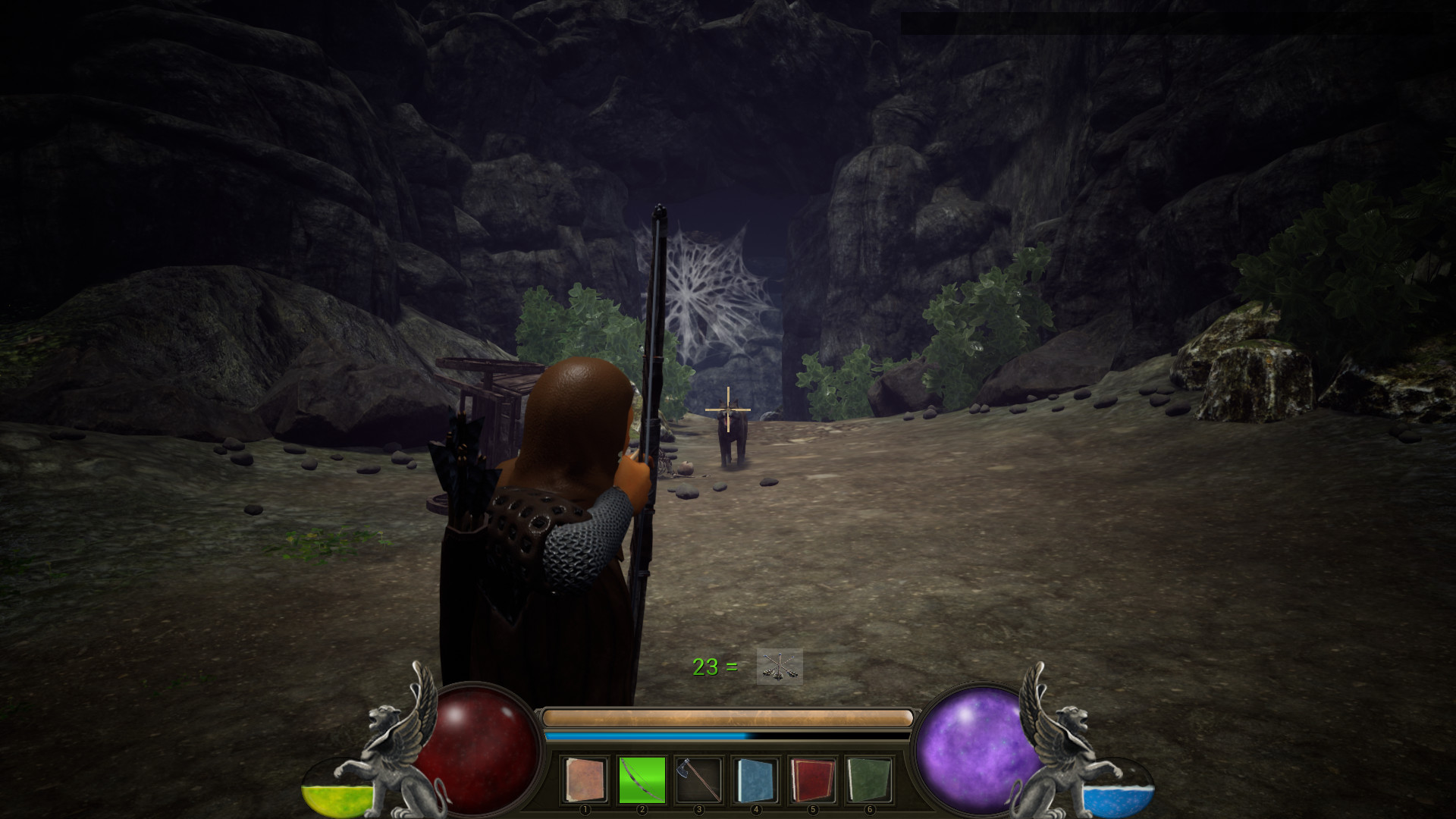Click the arrow bundle ammo icon
Screen dimensions: 1456x819
pos(778,668)
